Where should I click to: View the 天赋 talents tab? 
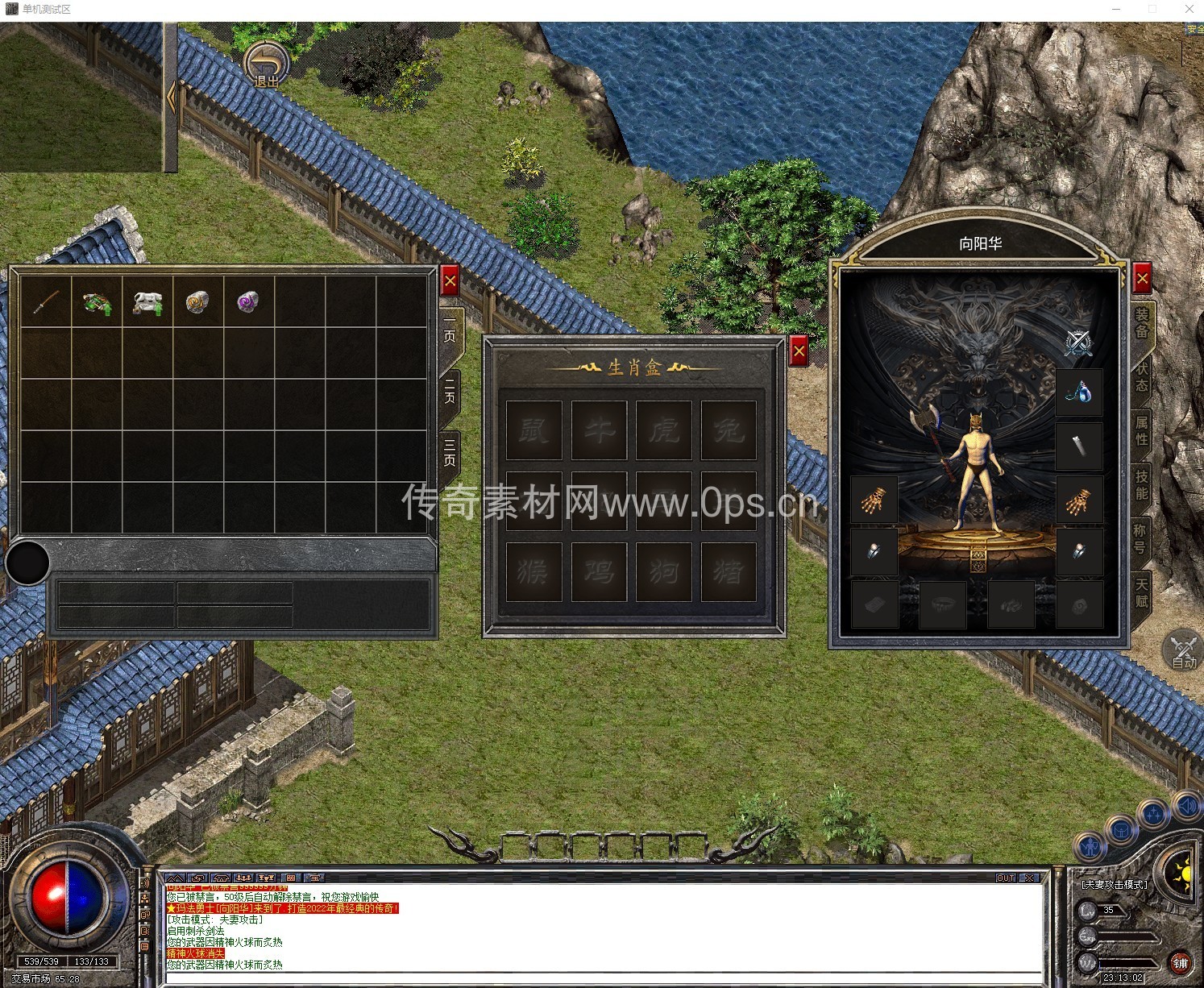pos(1141,592)
